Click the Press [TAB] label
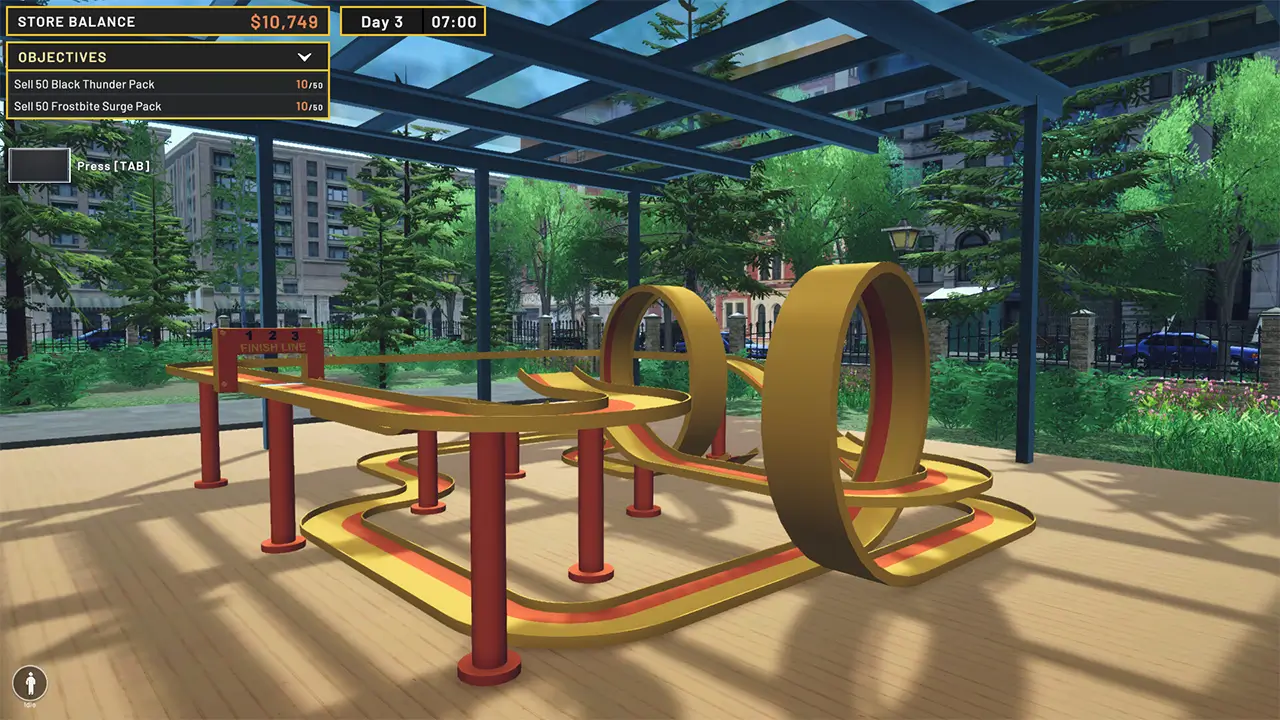1280x720 pixels. (113, 165)
